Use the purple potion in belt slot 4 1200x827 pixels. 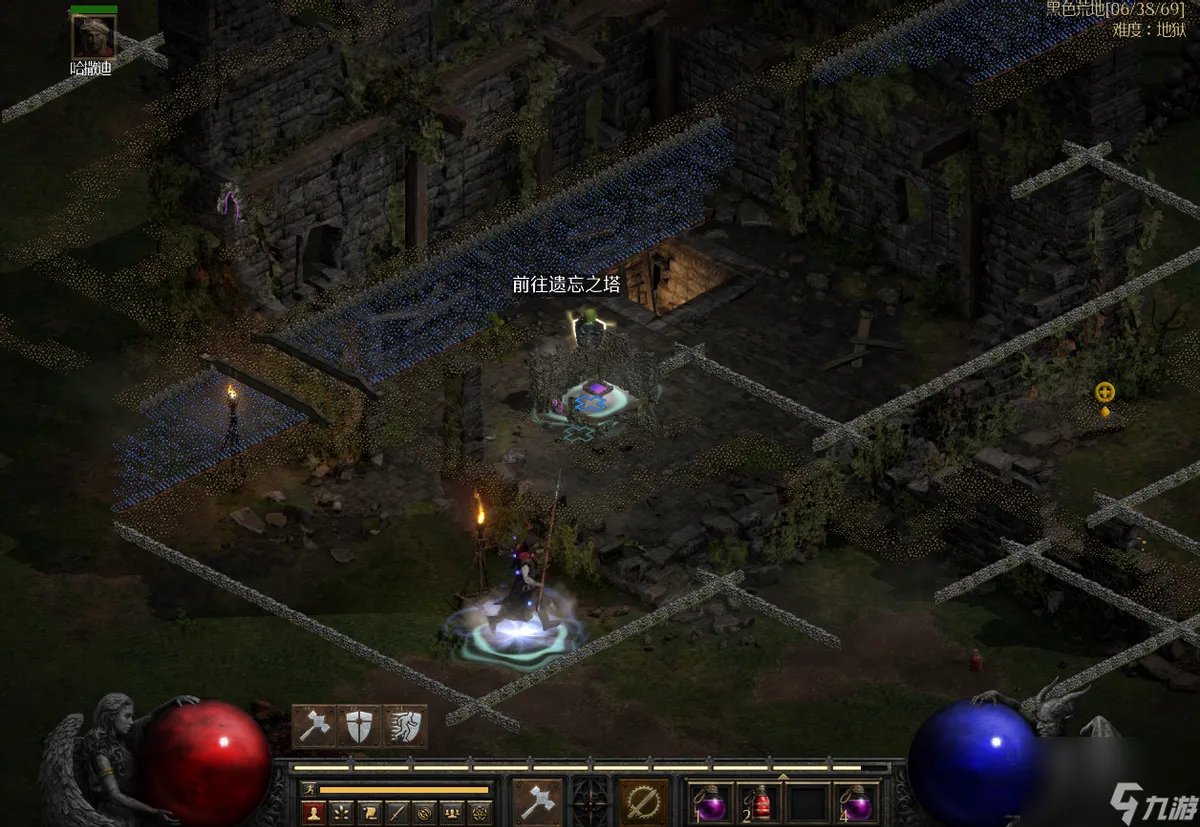click(x=858, y=803)
